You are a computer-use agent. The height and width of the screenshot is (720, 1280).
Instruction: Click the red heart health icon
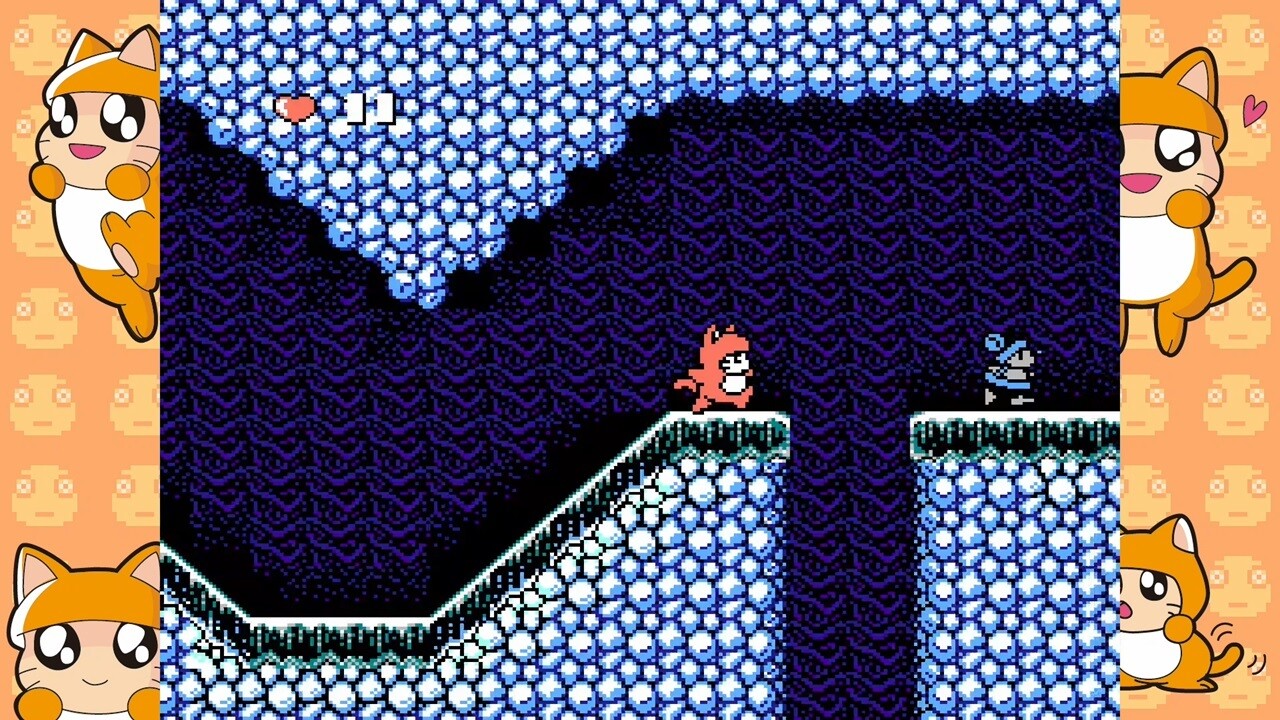[296, 108]
